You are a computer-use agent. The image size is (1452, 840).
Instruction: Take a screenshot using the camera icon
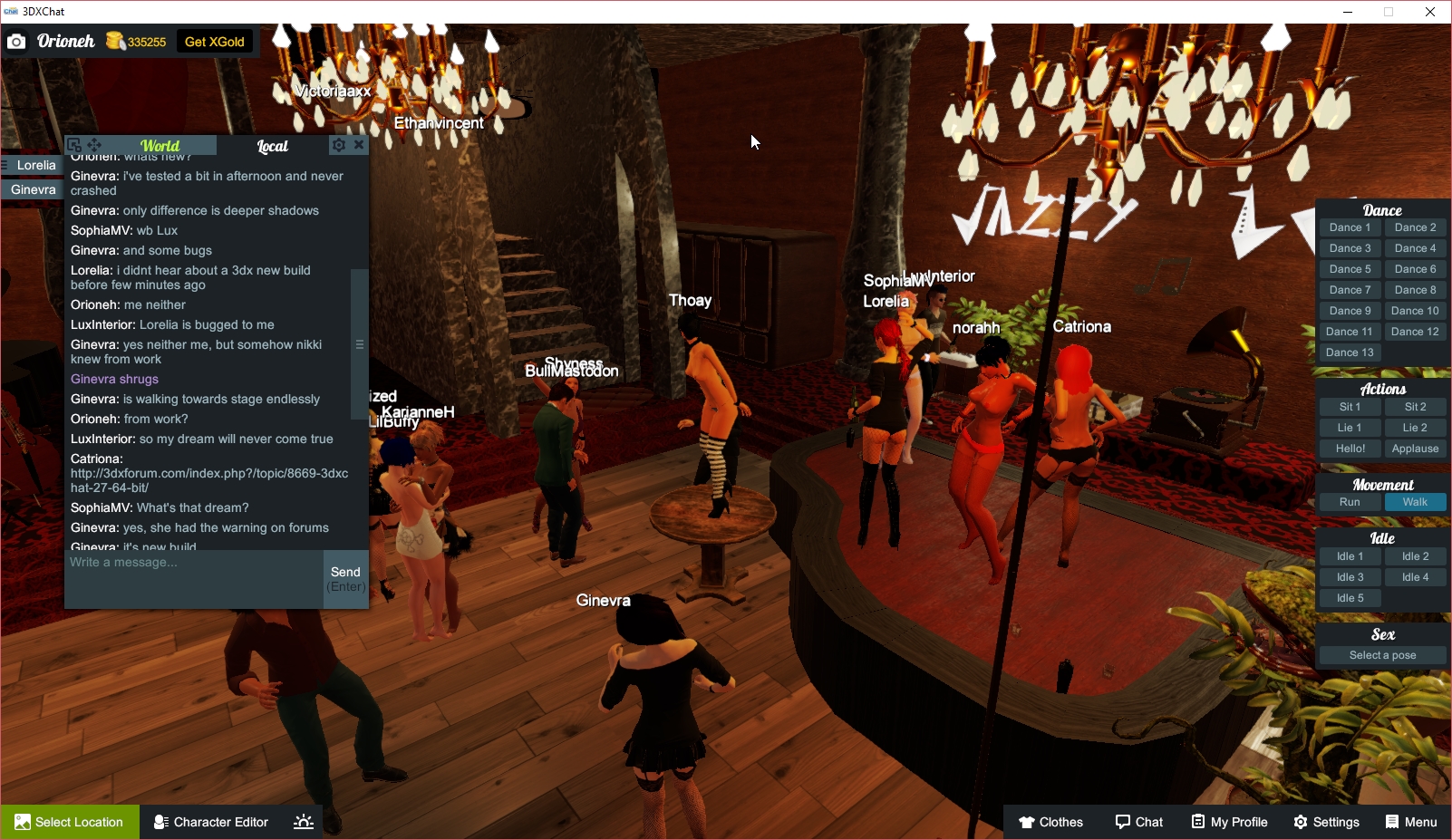click(16, 41)
